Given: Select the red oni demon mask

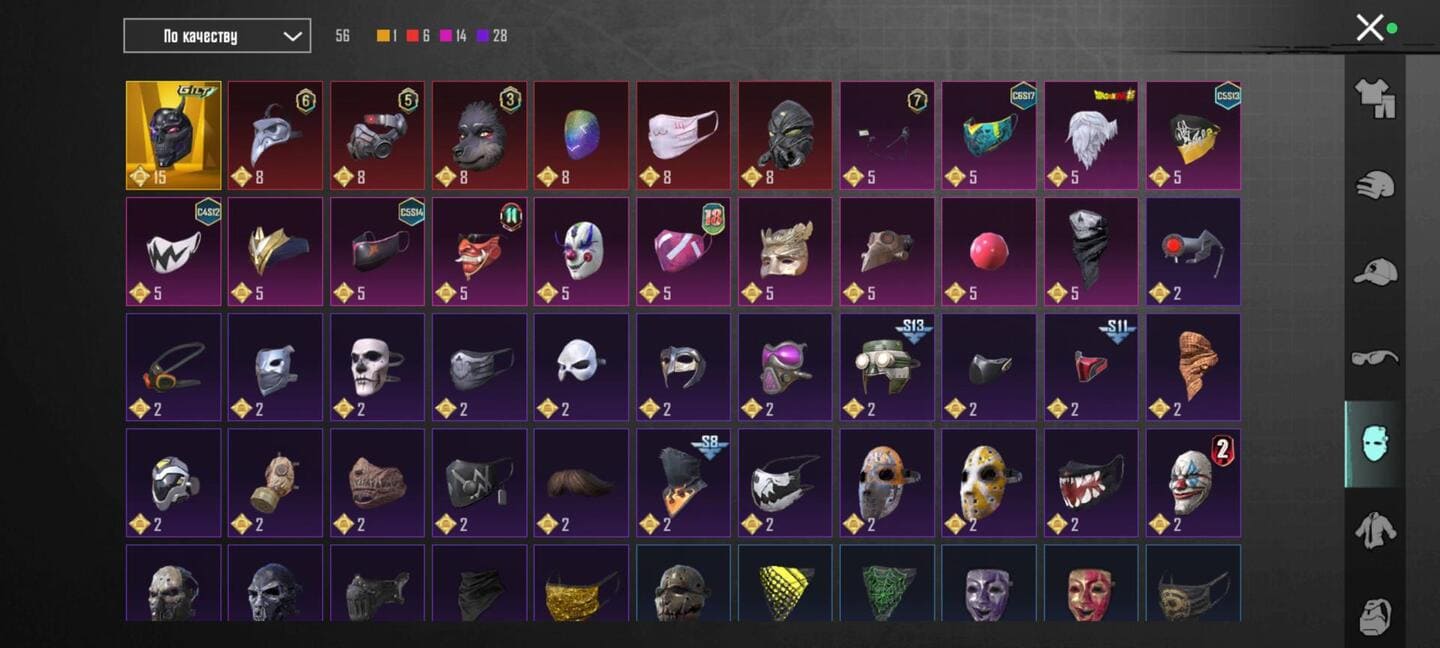Looking at the screenshot, I should click(x=479, y=251).
